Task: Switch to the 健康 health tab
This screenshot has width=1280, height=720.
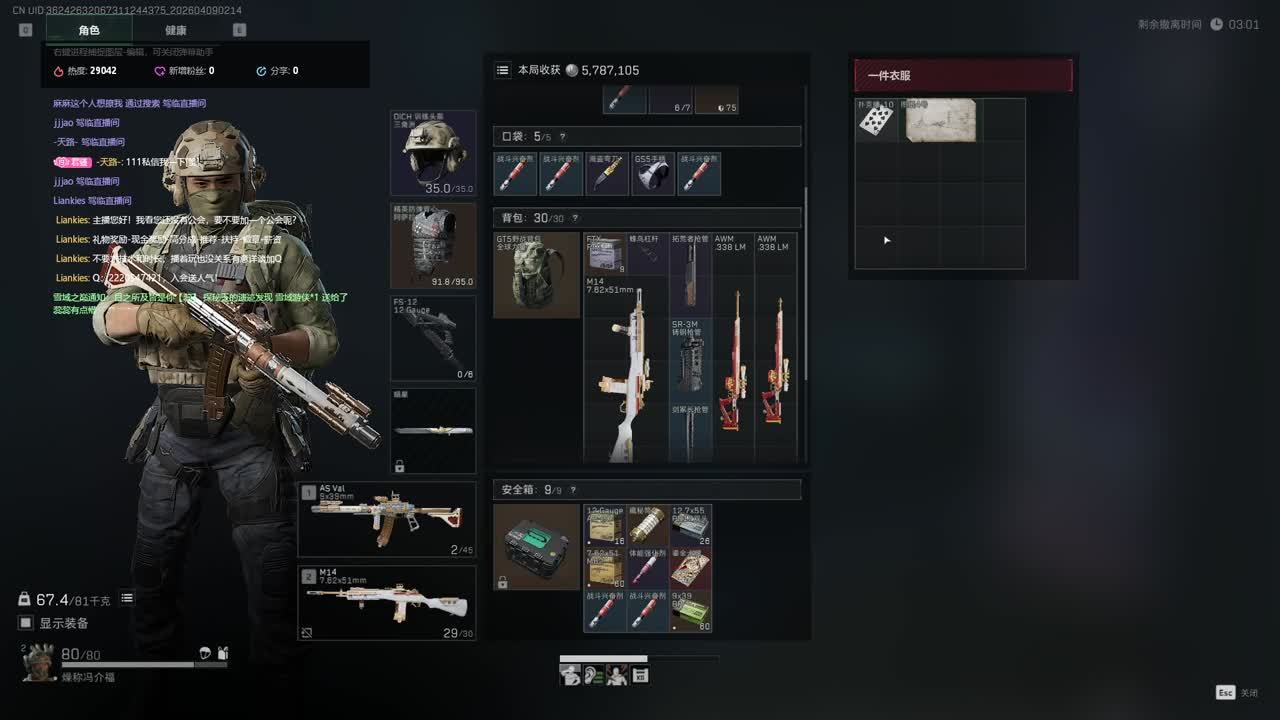Action: point(175,30)
